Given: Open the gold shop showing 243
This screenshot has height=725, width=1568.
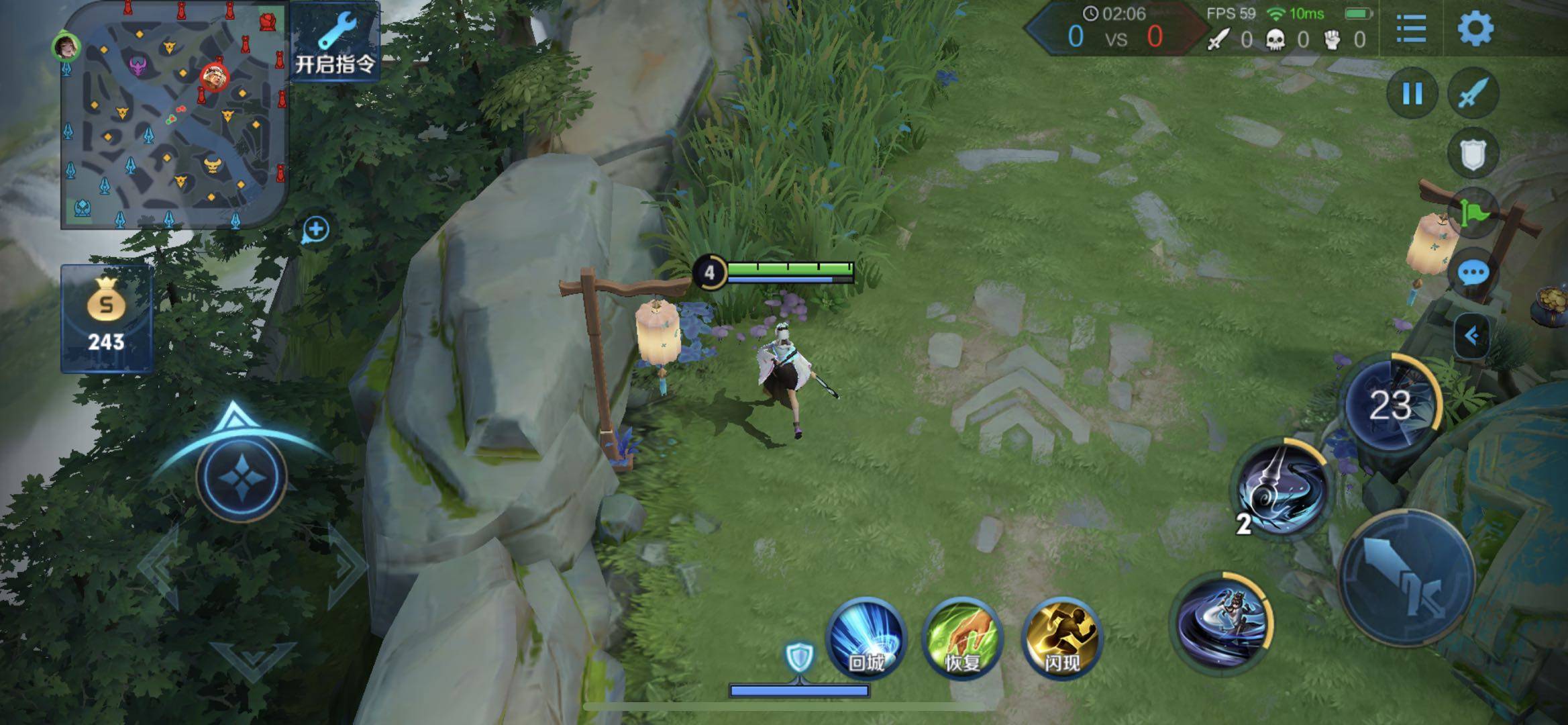Looking at the screenshot, I should click(x=107, y=318).
